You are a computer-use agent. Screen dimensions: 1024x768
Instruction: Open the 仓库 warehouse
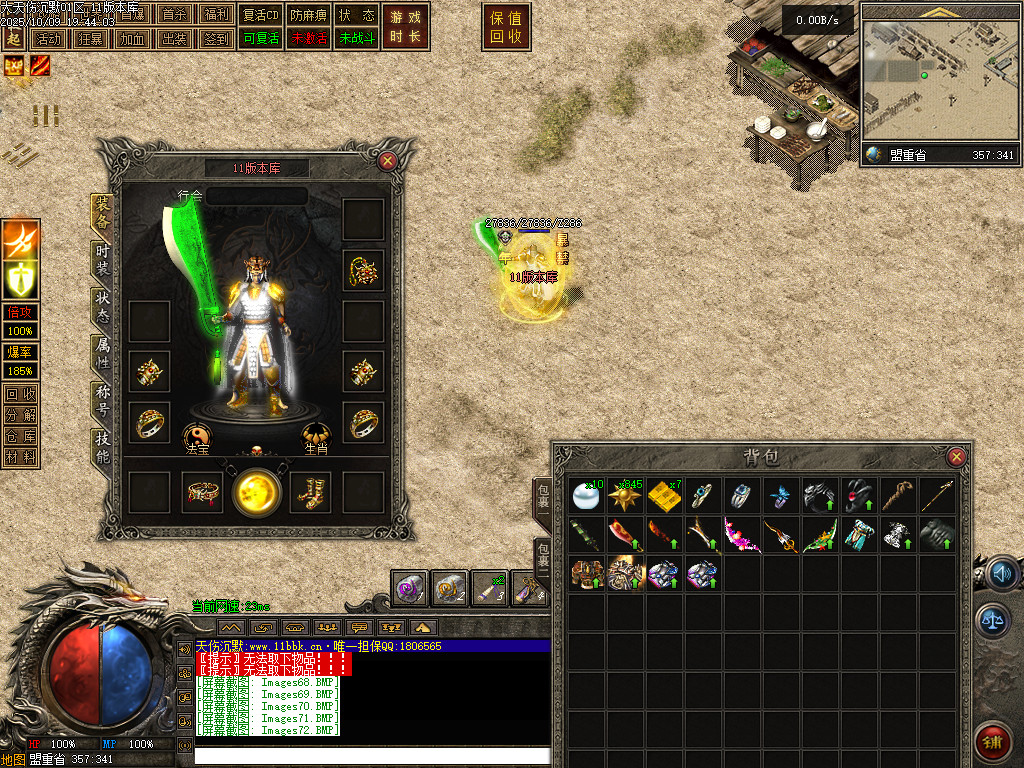[20, 435]
